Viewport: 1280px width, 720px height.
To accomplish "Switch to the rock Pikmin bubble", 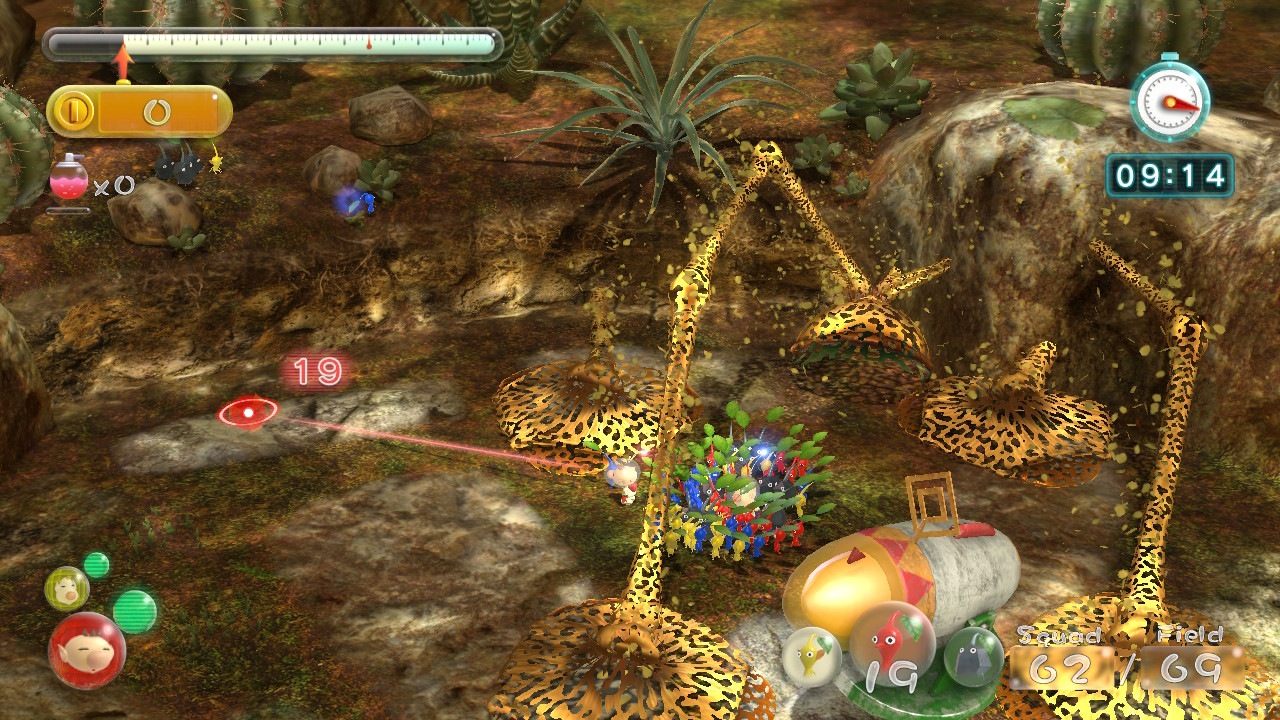I will pyautogui.click(x=974, y=656).
